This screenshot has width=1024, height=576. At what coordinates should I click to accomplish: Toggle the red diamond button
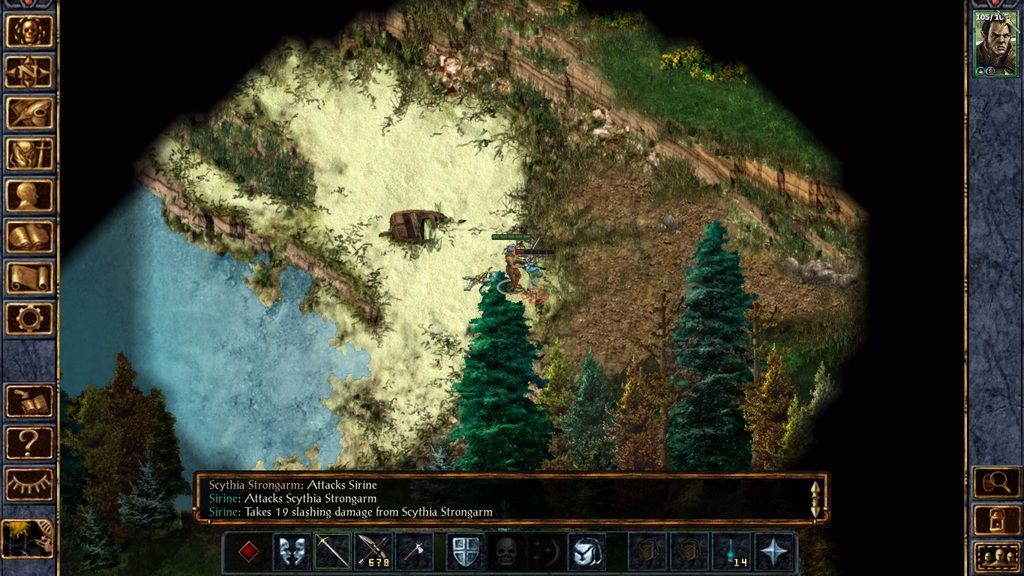click(248, 552)
